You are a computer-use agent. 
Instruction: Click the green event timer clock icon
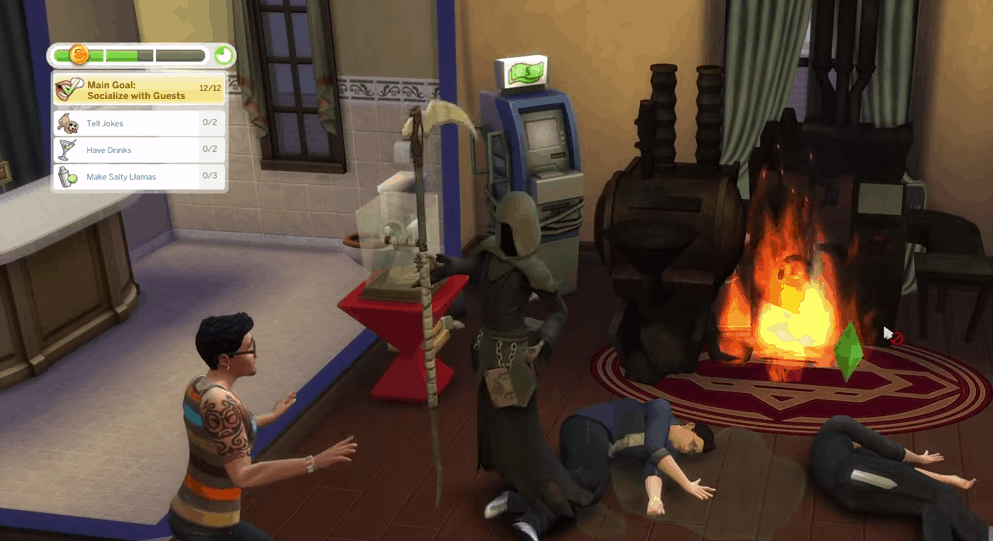click(224, 55)
